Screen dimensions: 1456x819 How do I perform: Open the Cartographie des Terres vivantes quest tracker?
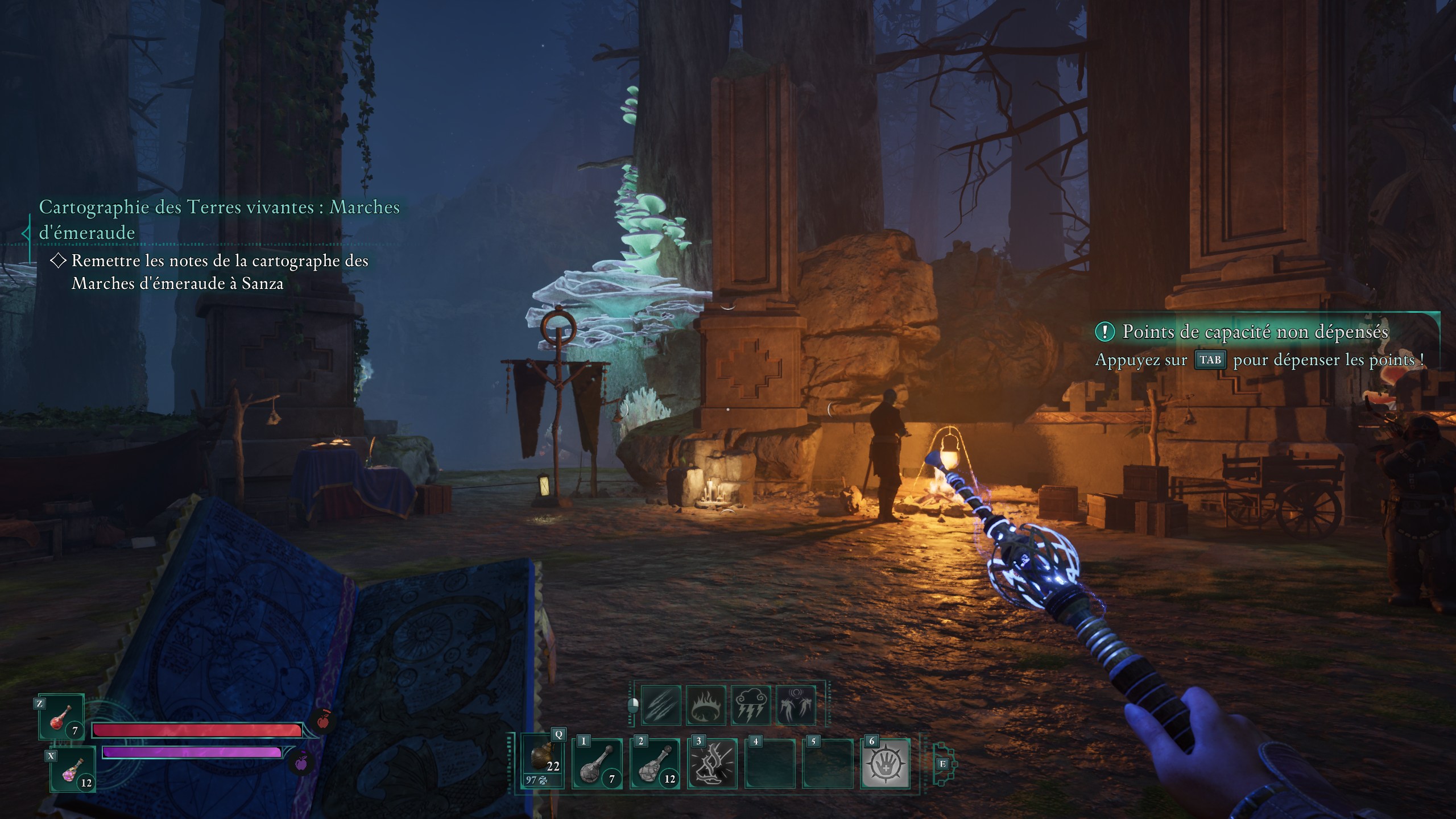pyautogui.click(x=219, y=219)
